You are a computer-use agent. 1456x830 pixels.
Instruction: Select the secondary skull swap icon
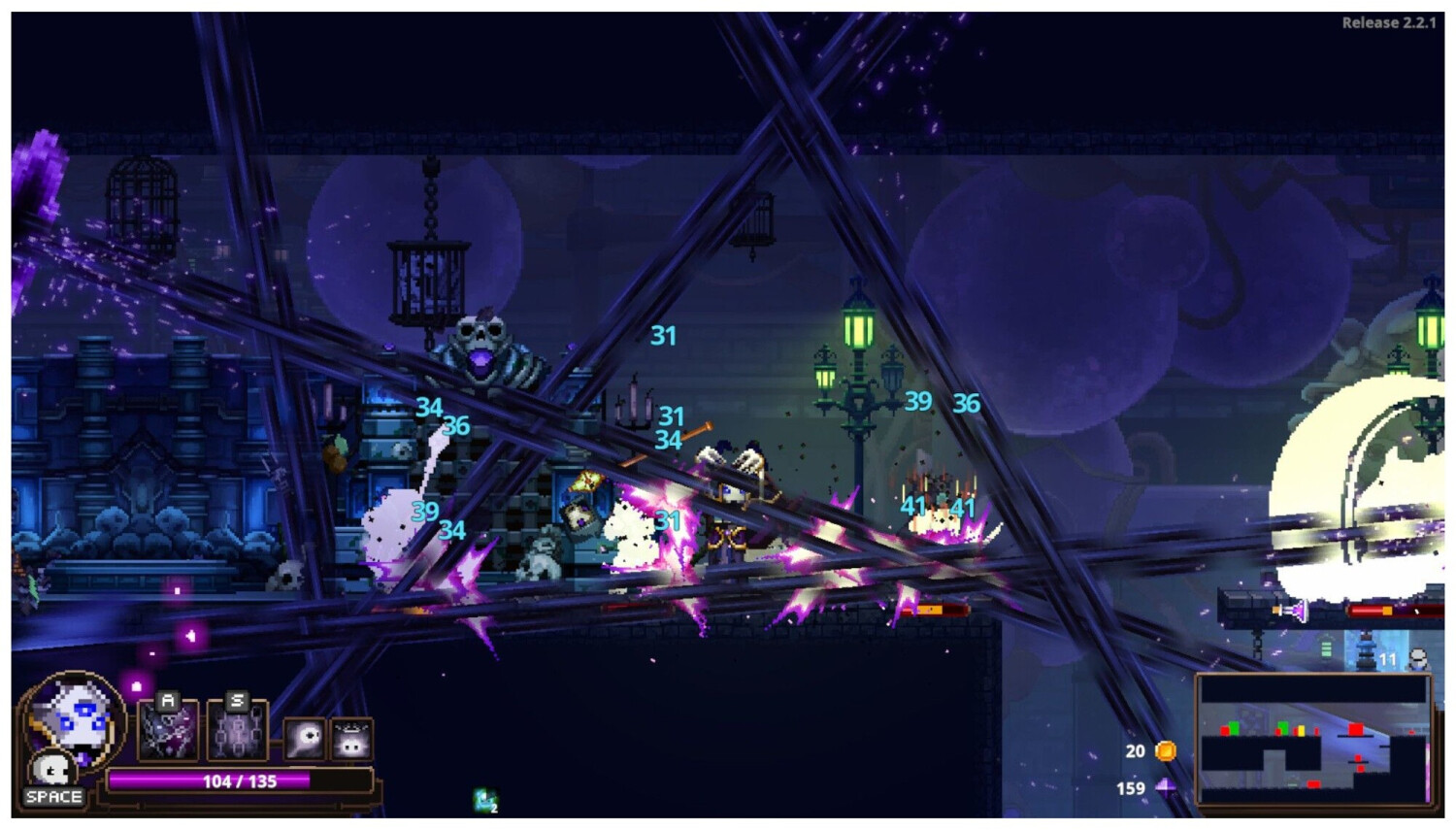click(x=50, y=770)
